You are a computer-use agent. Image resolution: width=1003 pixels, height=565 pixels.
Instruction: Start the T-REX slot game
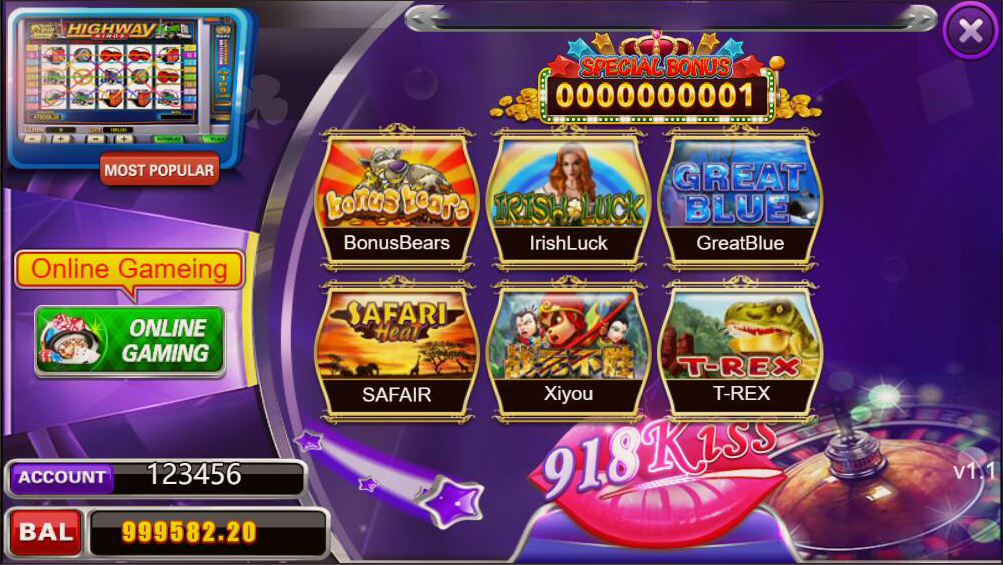click(740, 349)
